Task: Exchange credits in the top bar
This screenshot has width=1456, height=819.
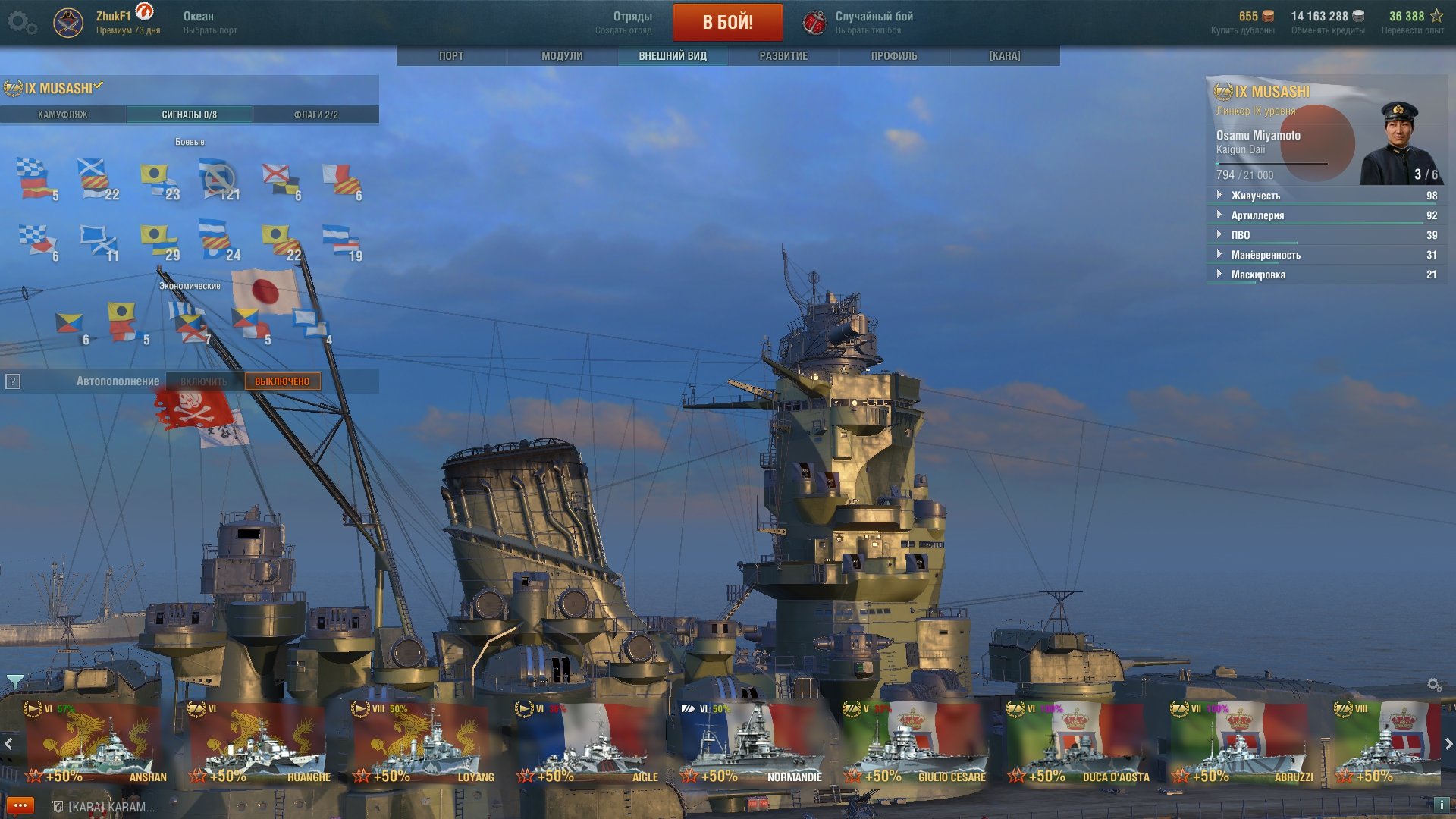Action: tap(1327, 22)
